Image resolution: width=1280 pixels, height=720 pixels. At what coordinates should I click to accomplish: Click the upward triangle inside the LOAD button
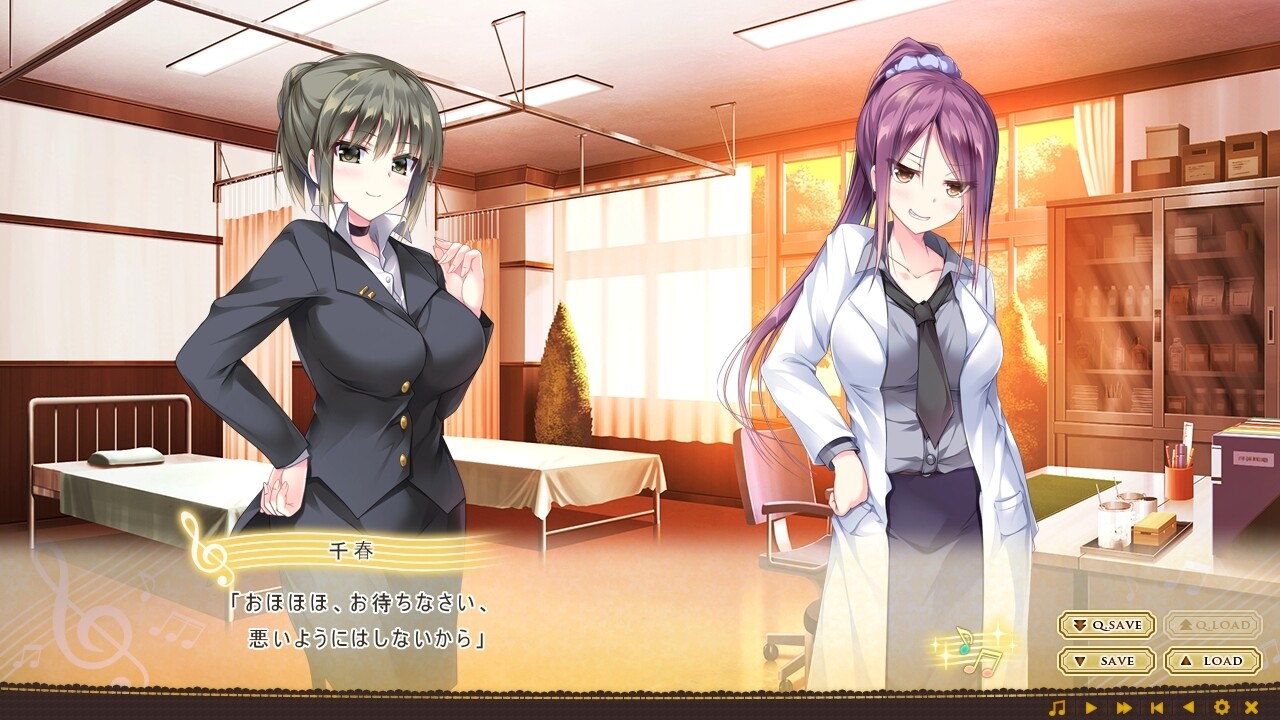(1184, 661)
